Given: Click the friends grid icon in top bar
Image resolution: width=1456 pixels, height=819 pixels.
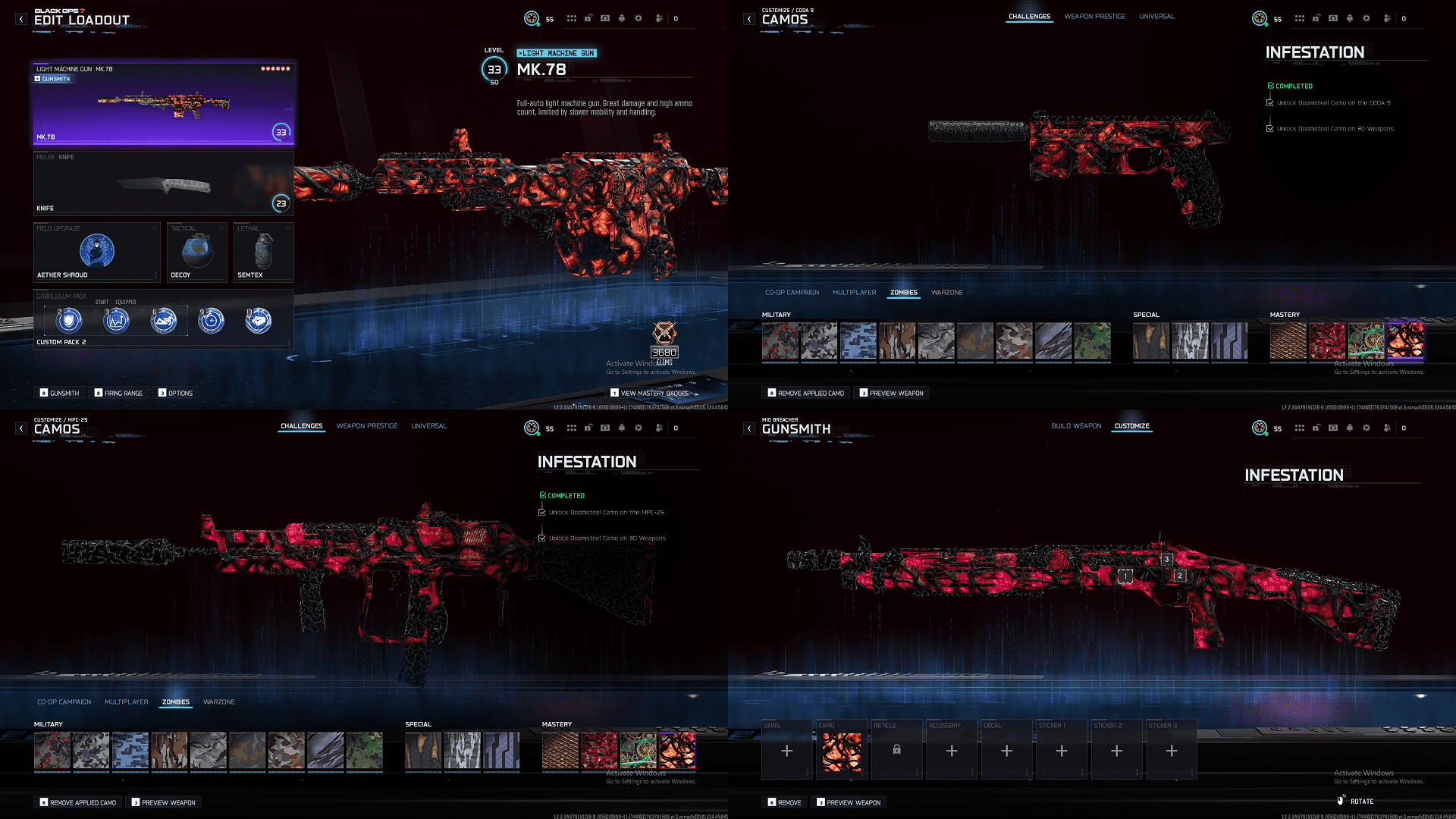Looking at the screenshot, I should [x=571, y=18].
